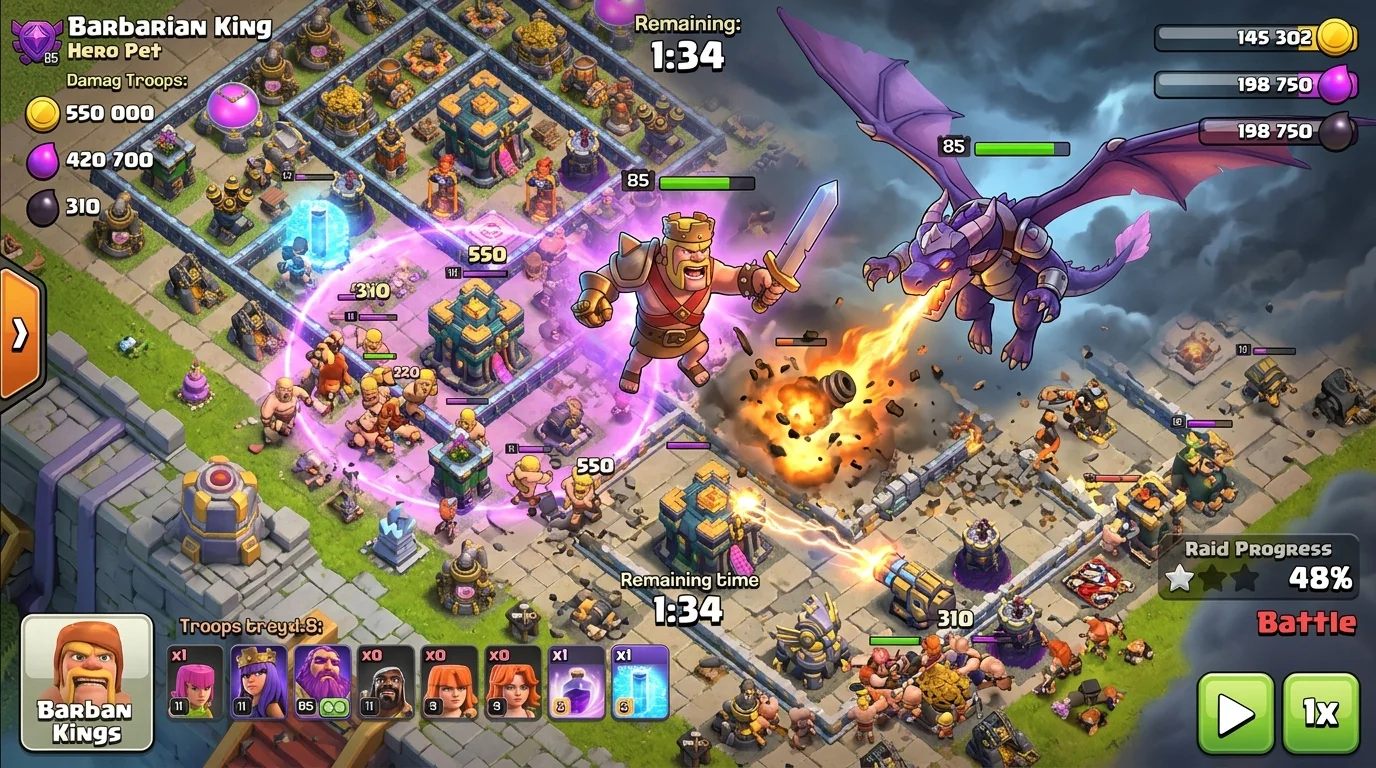Image resolution: width=1376 pixels, height=768 pixels.
Task: Click the green play button
Action: pyautogui.click(x=1236, y=713)
